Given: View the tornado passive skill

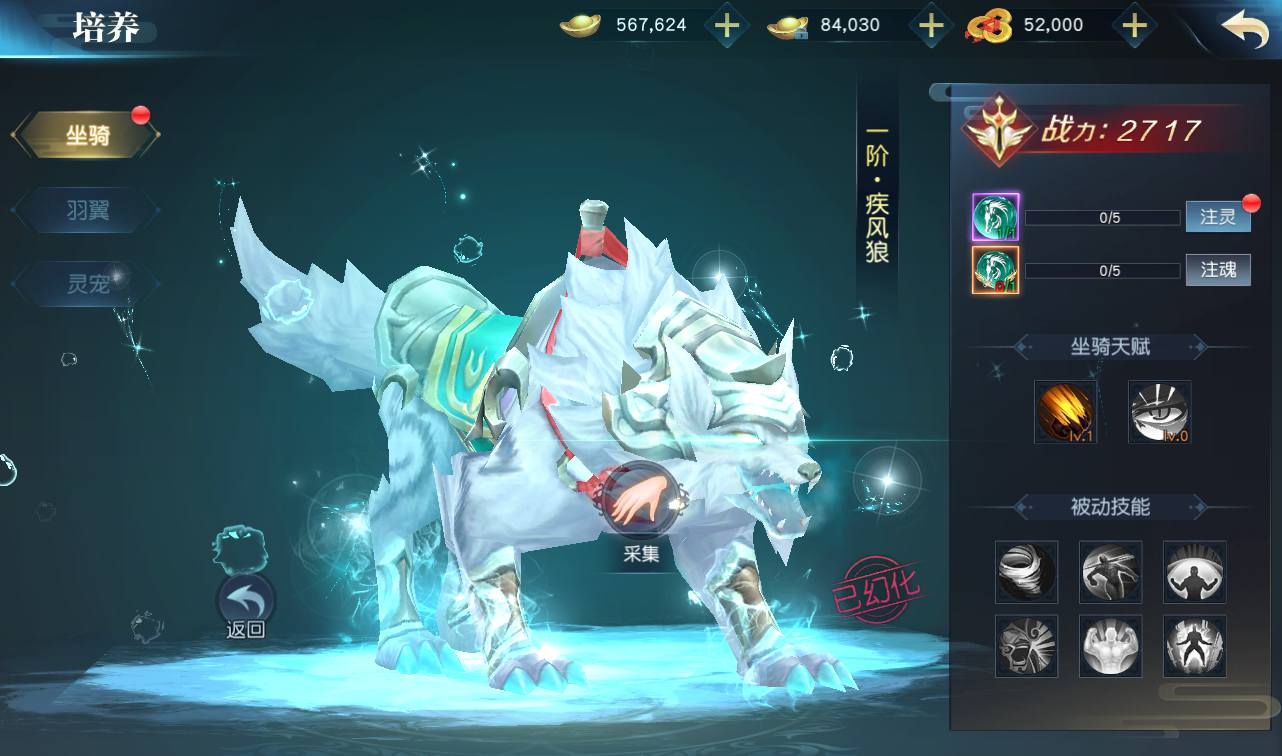Looking at the screenshot, I should (x=1026, y=572).
